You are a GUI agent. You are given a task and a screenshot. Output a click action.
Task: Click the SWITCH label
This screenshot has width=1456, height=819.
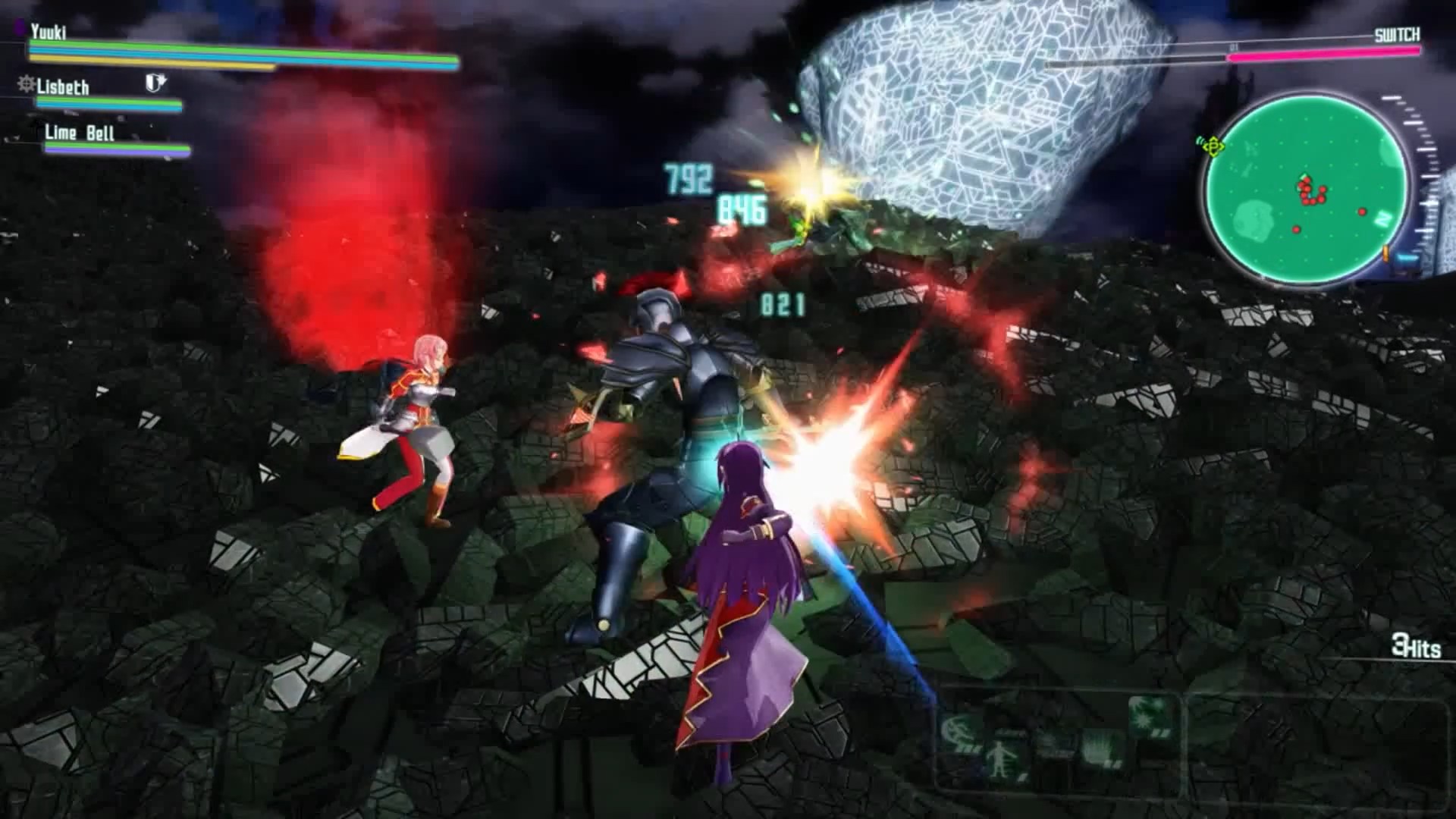1397,35
